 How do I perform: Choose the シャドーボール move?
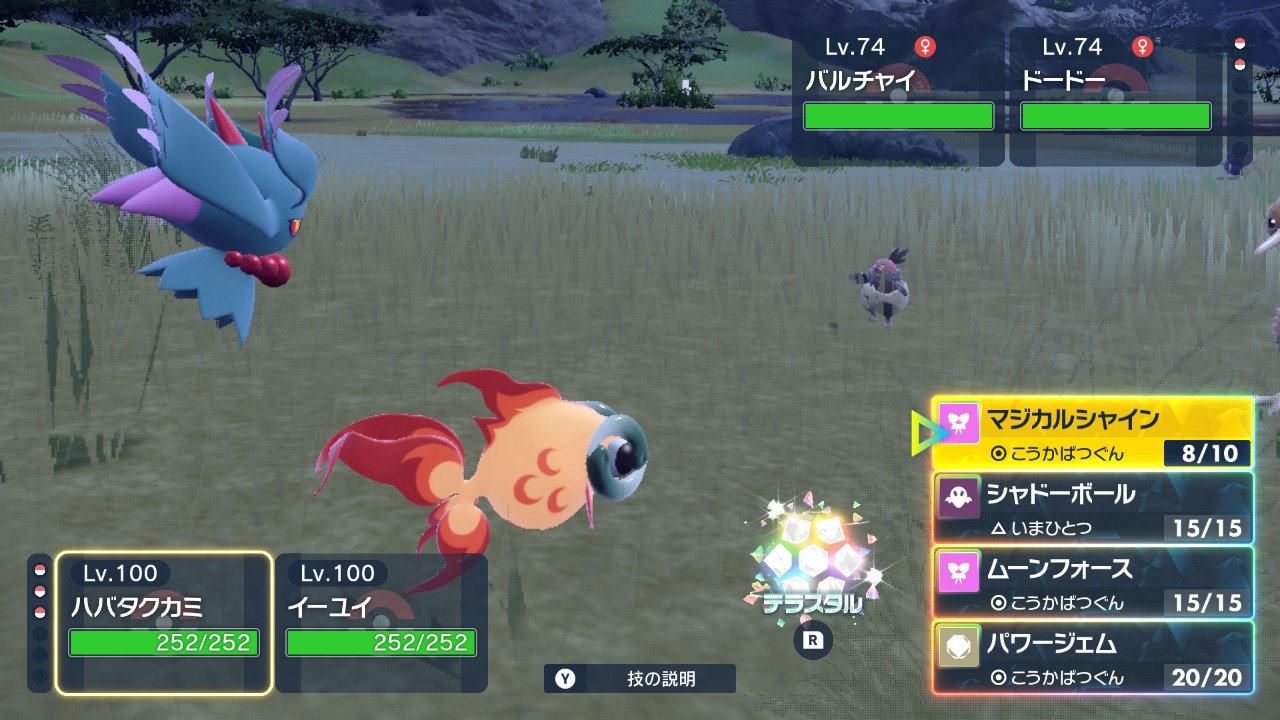point(1092,507)
